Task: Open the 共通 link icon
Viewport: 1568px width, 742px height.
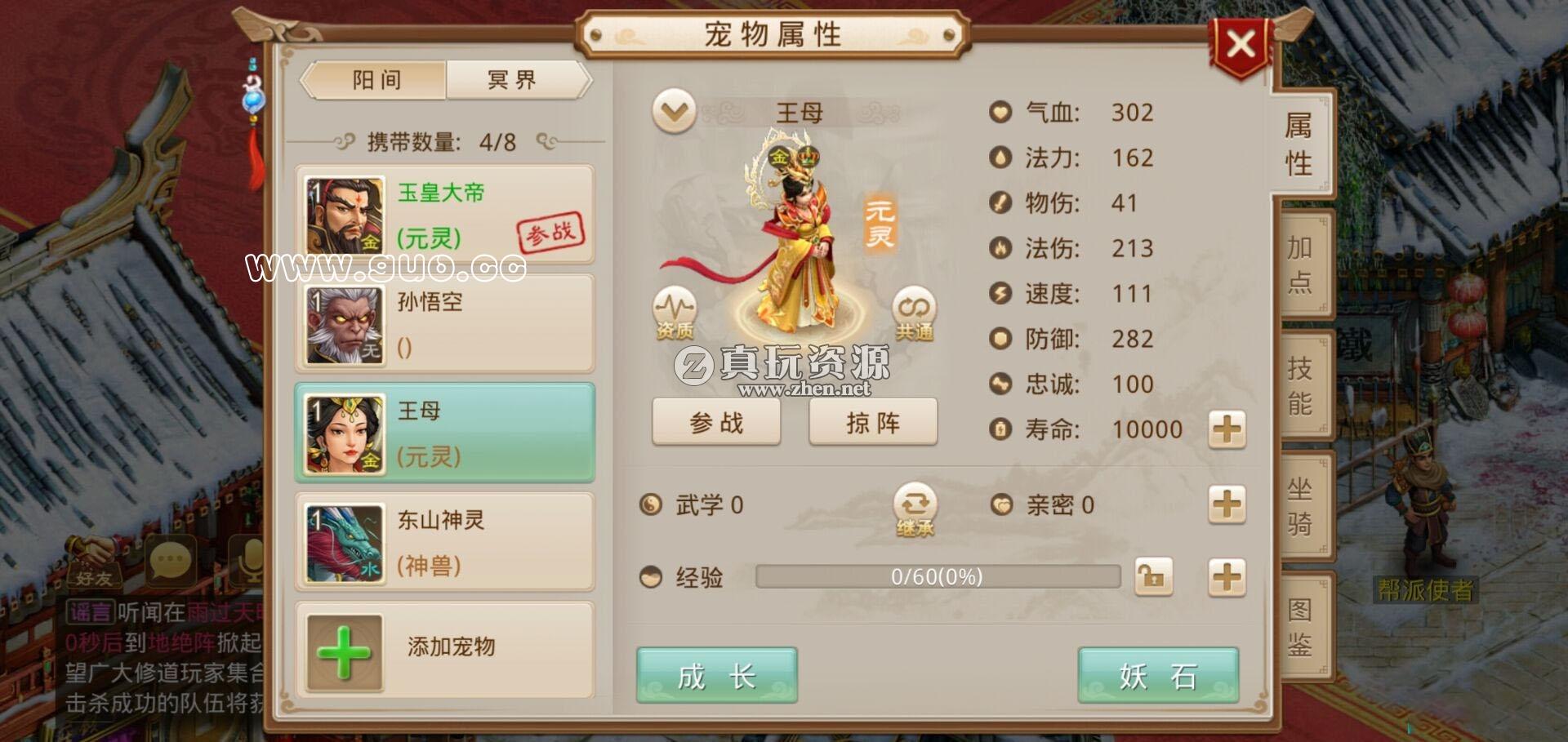Action: (914, 313)
